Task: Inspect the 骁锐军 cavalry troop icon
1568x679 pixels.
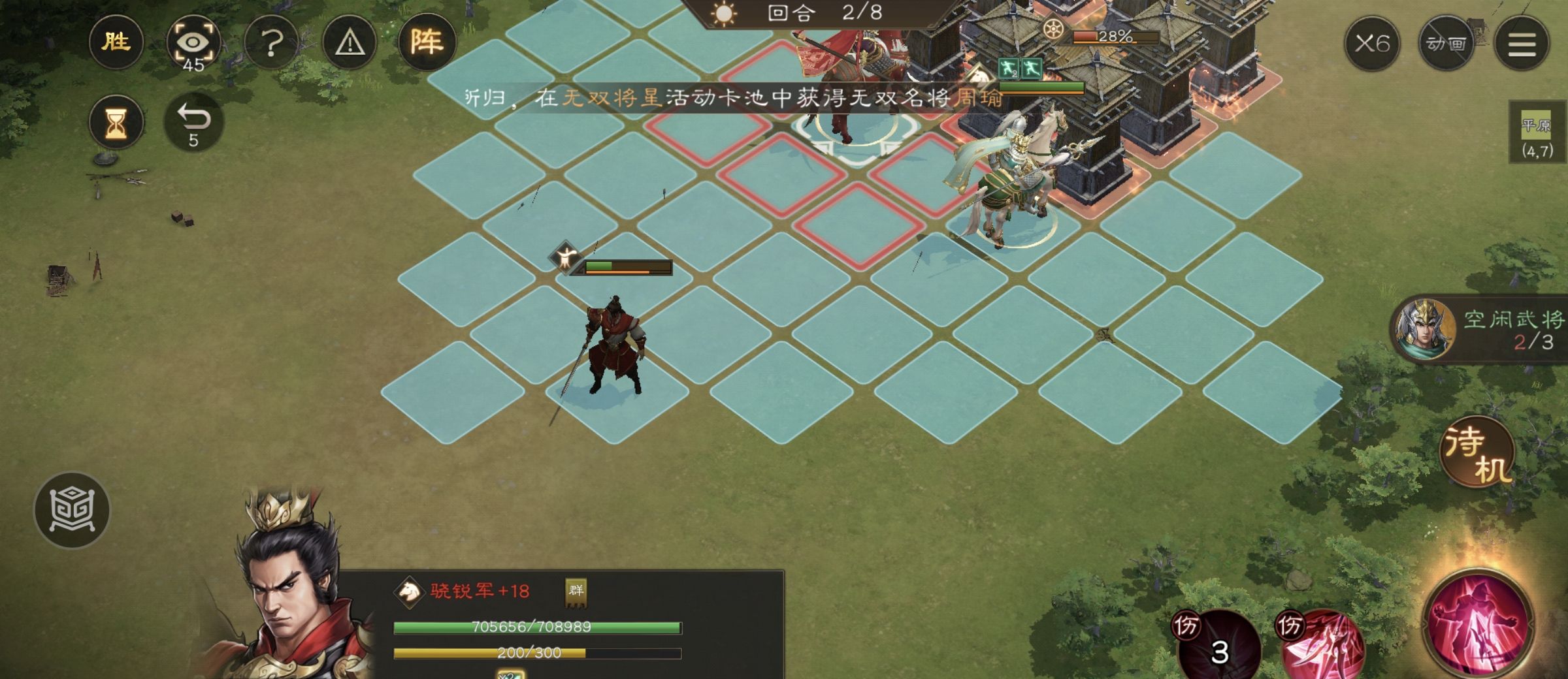Action: (x=409, y=592)
